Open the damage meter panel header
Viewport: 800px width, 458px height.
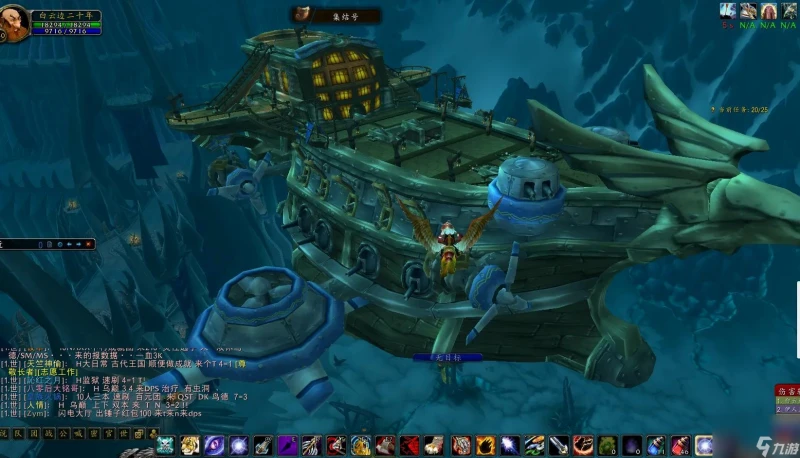787,389
